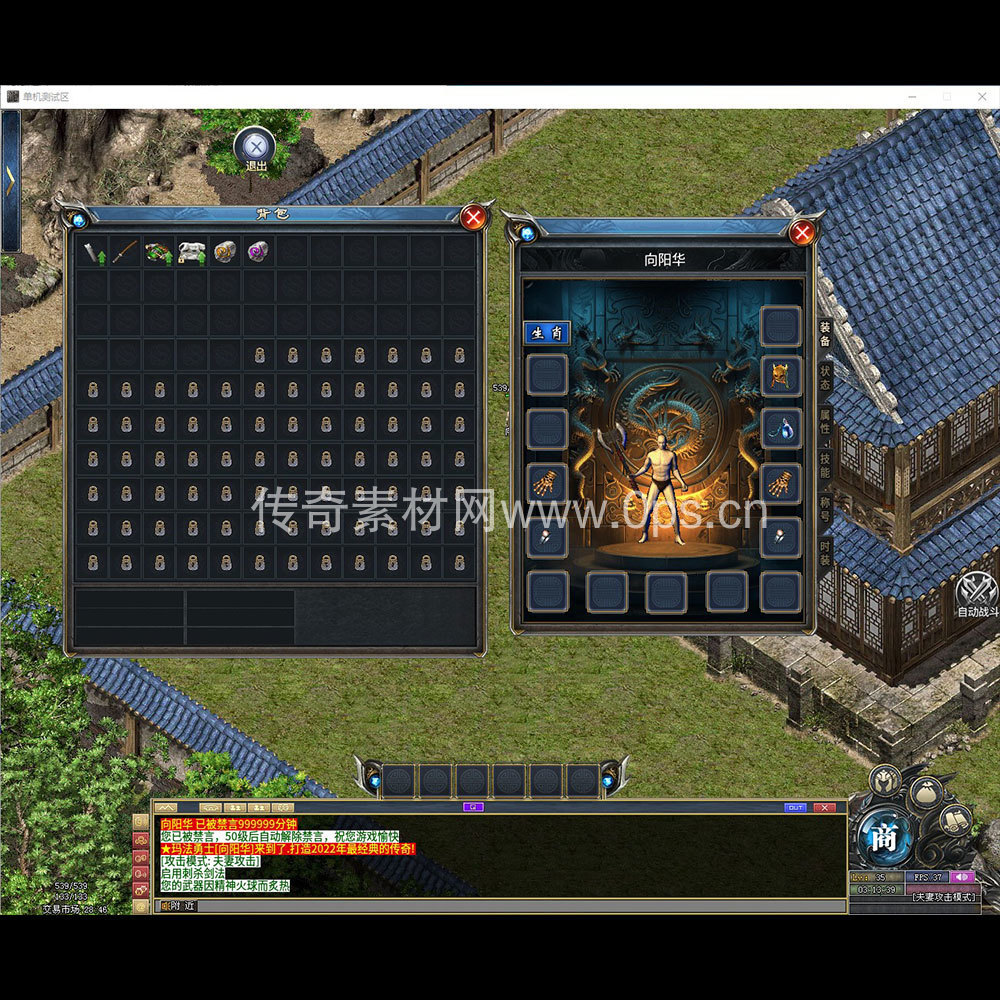Close the 向阳华 character panel

click(801, 233)
